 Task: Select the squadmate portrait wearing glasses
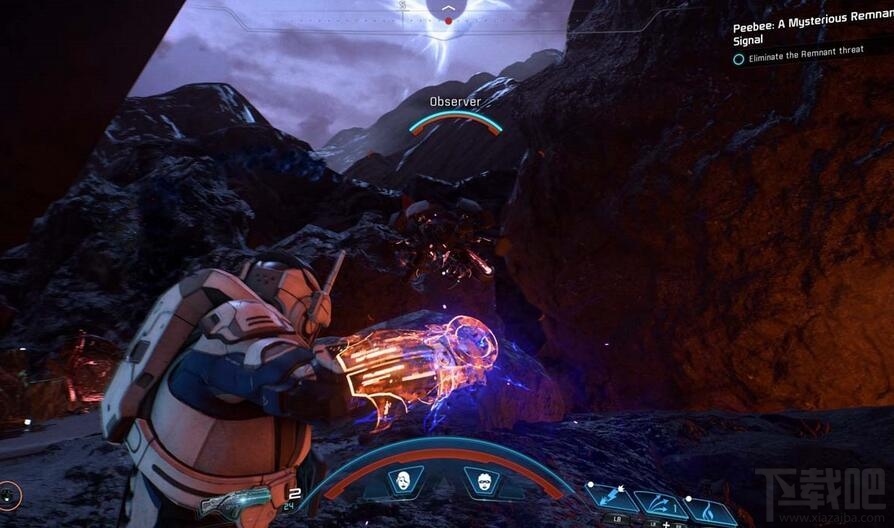click(x=482, y=481)
